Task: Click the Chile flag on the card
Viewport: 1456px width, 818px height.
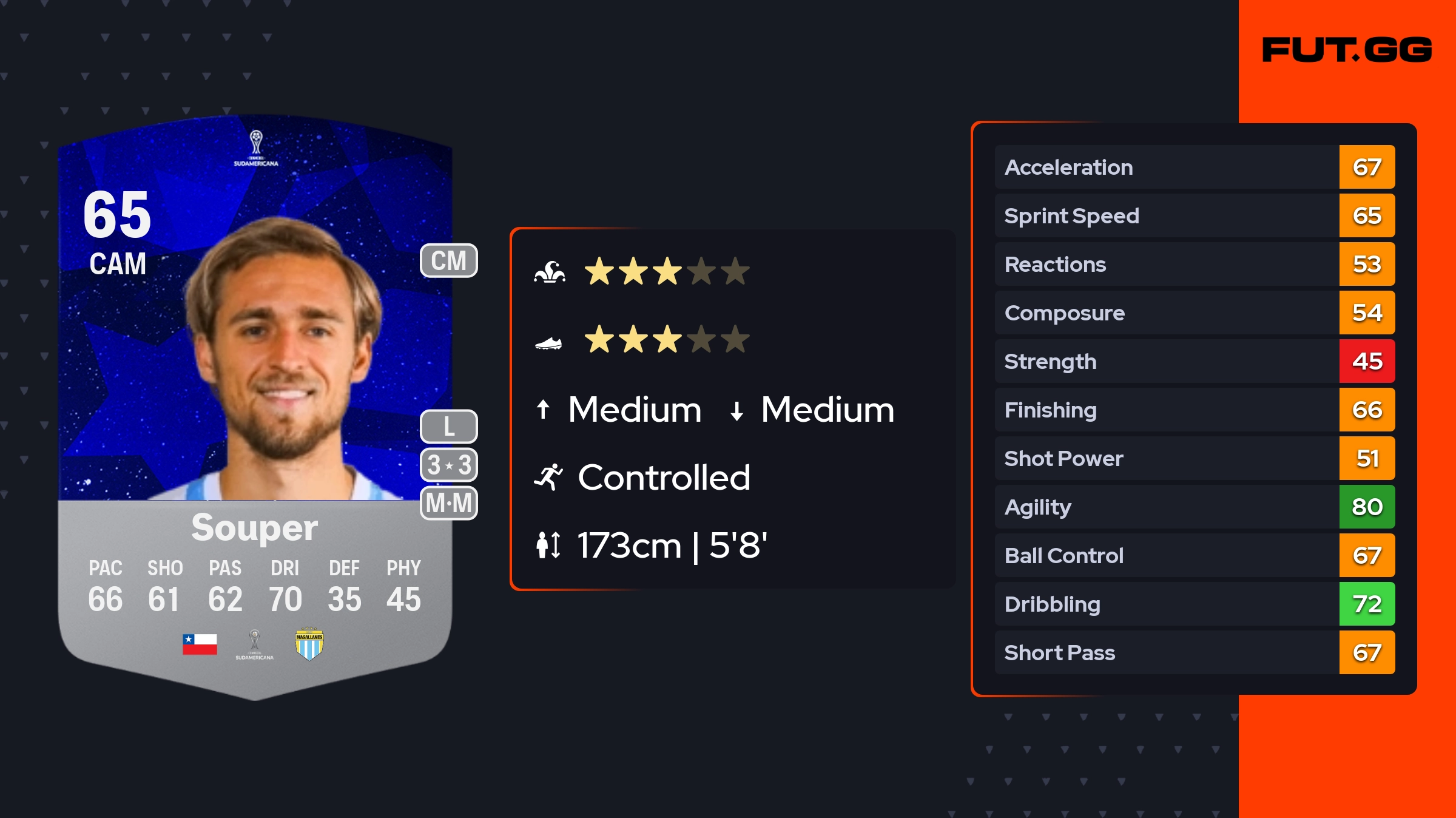Action: [200, 644]
